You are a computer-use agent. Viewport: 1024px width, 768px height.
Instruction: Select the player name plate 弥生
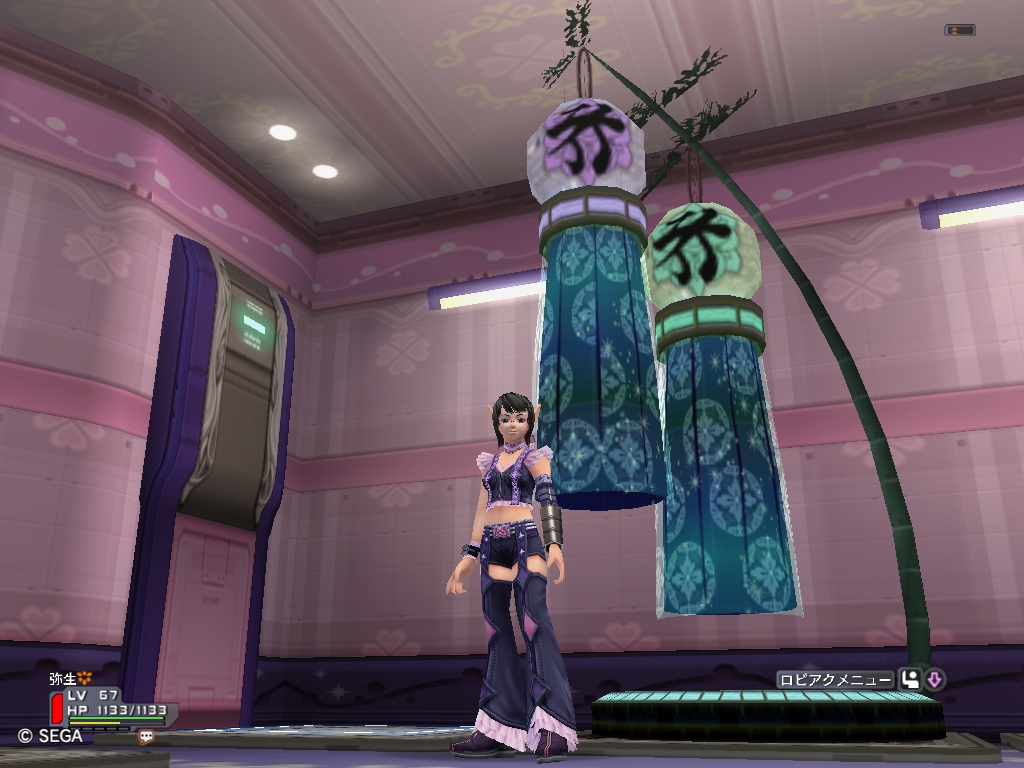point(63,678)
